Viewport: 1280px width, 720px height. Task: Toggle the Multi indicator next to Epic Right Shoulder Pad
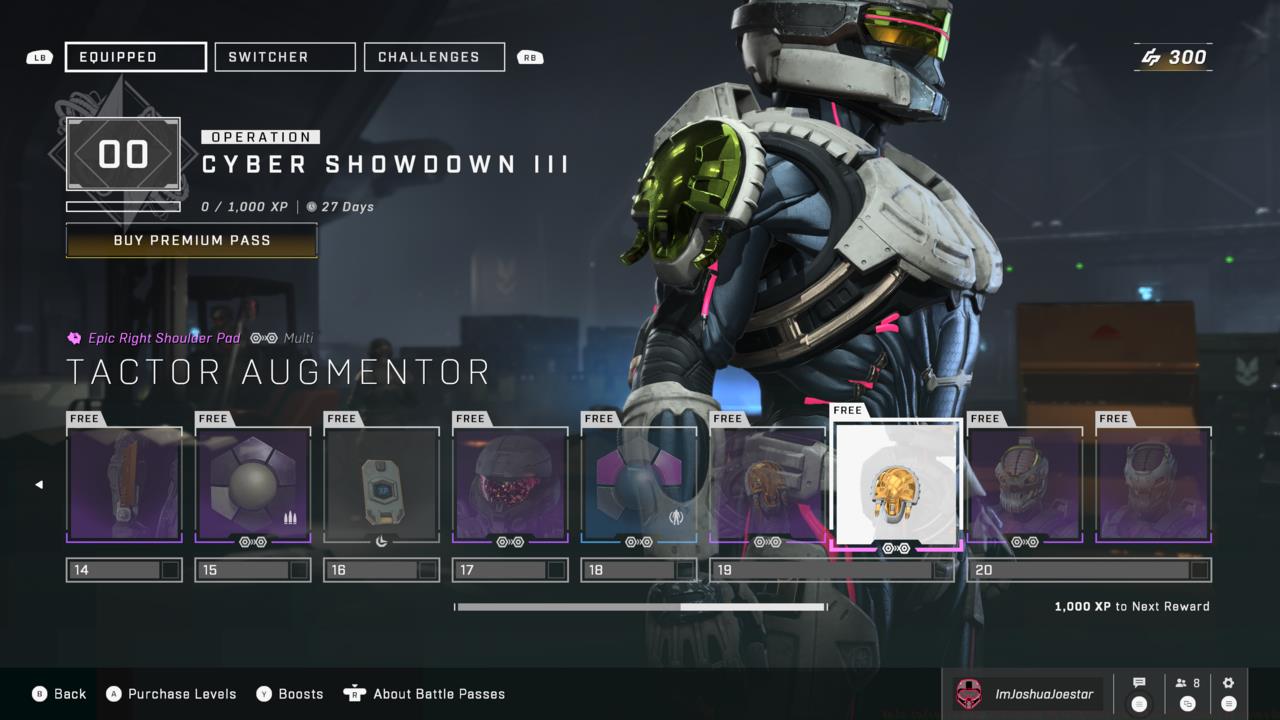(263, 339)
